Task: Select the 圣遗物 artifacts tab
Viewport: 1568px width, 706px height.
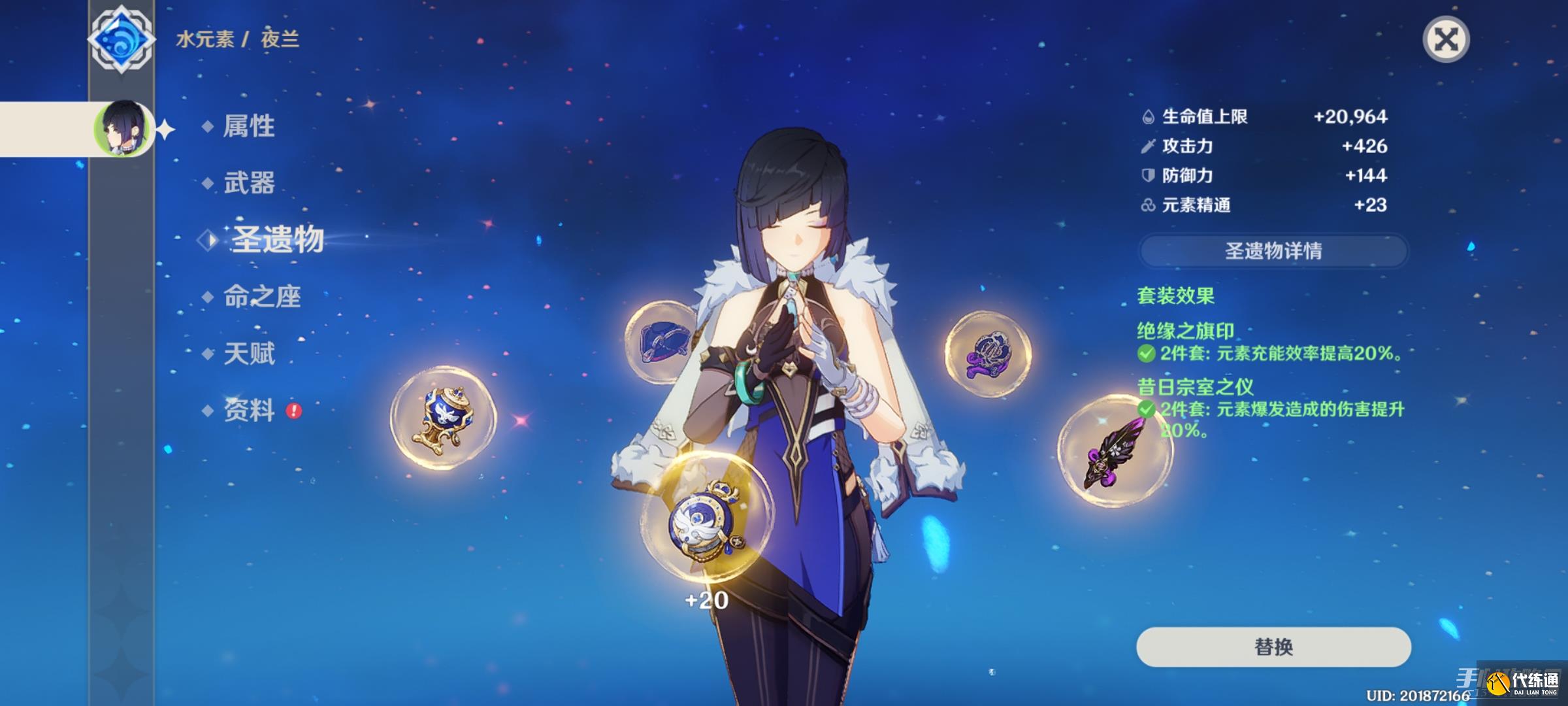Action: (x=276, y=240)
